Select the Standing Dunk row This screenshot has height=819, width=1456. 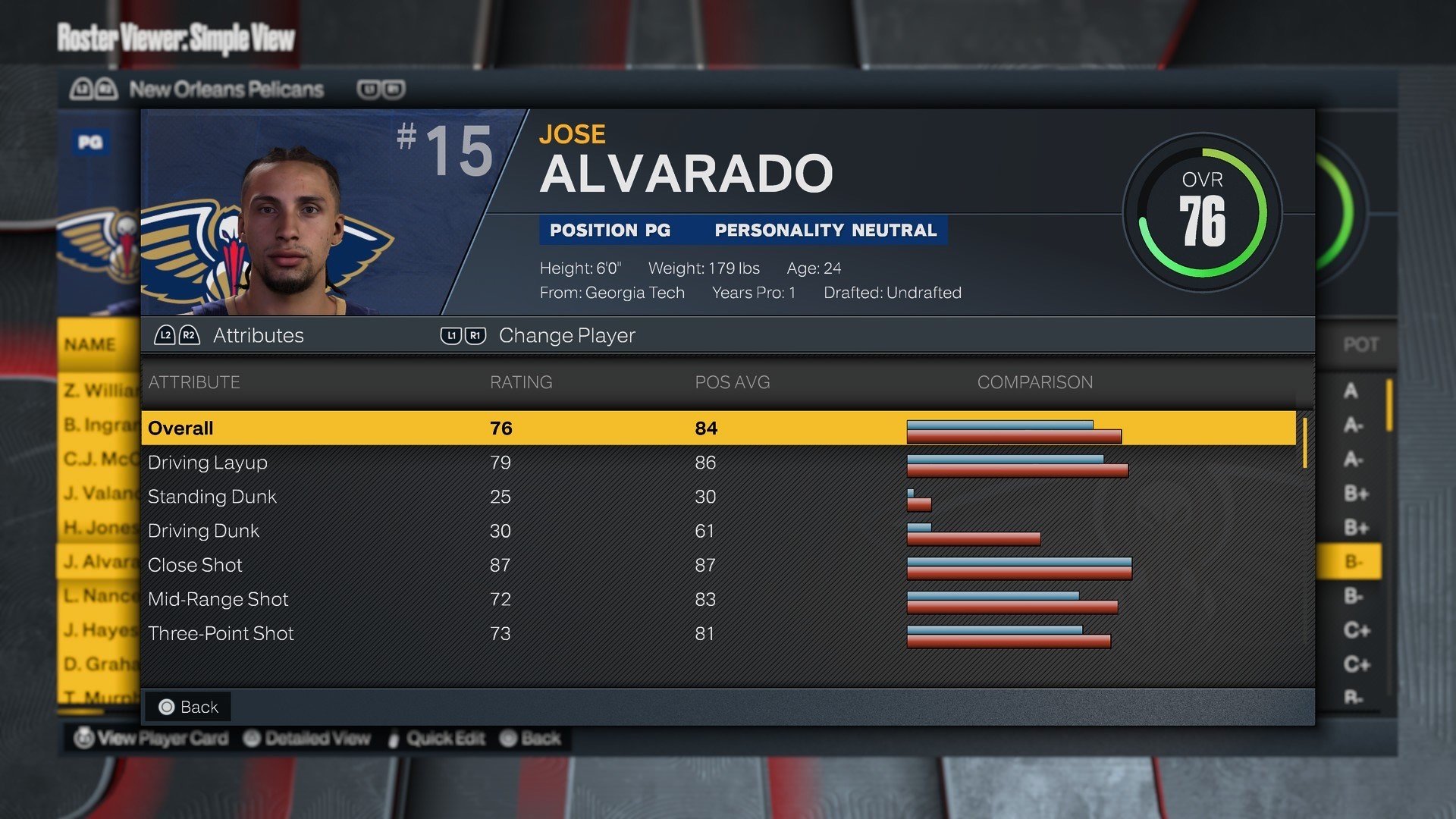pyautogui.click(x=717, y=497)
